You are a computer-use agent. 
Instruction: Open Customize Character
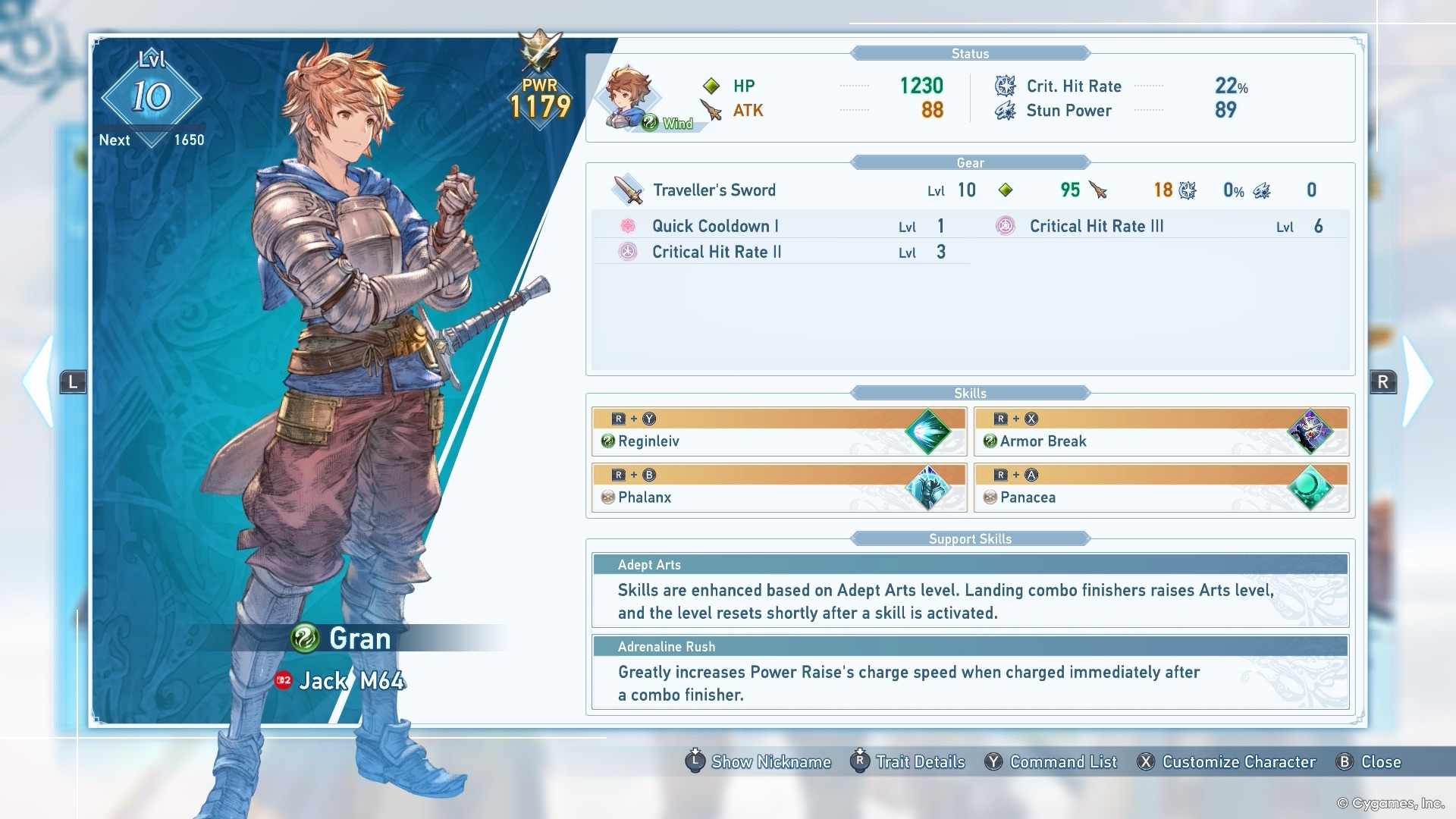click(1227, 762)
